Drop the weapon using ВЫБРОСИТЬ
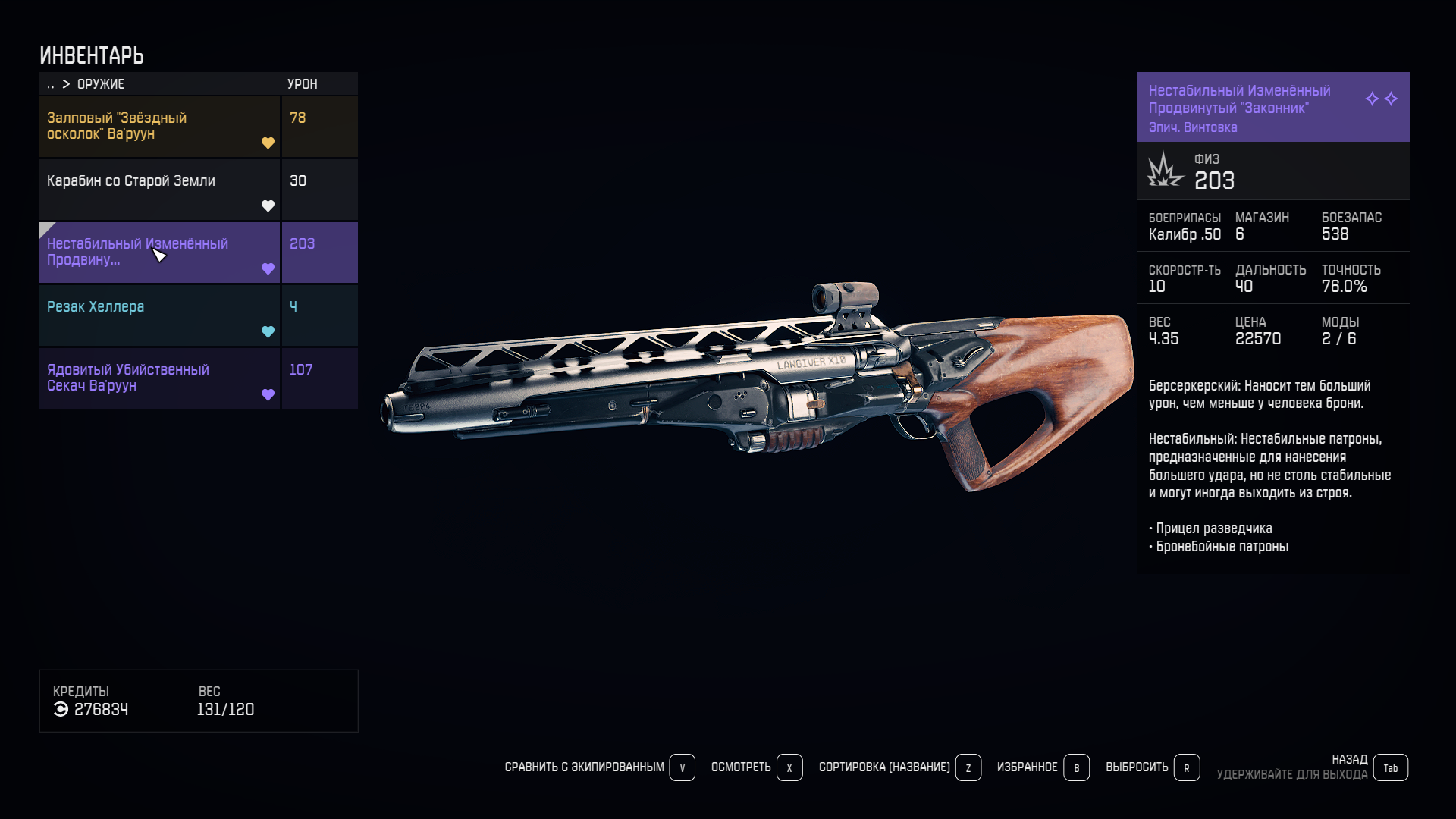Screen dimensions: 1456x819 tap(1152, 767)
